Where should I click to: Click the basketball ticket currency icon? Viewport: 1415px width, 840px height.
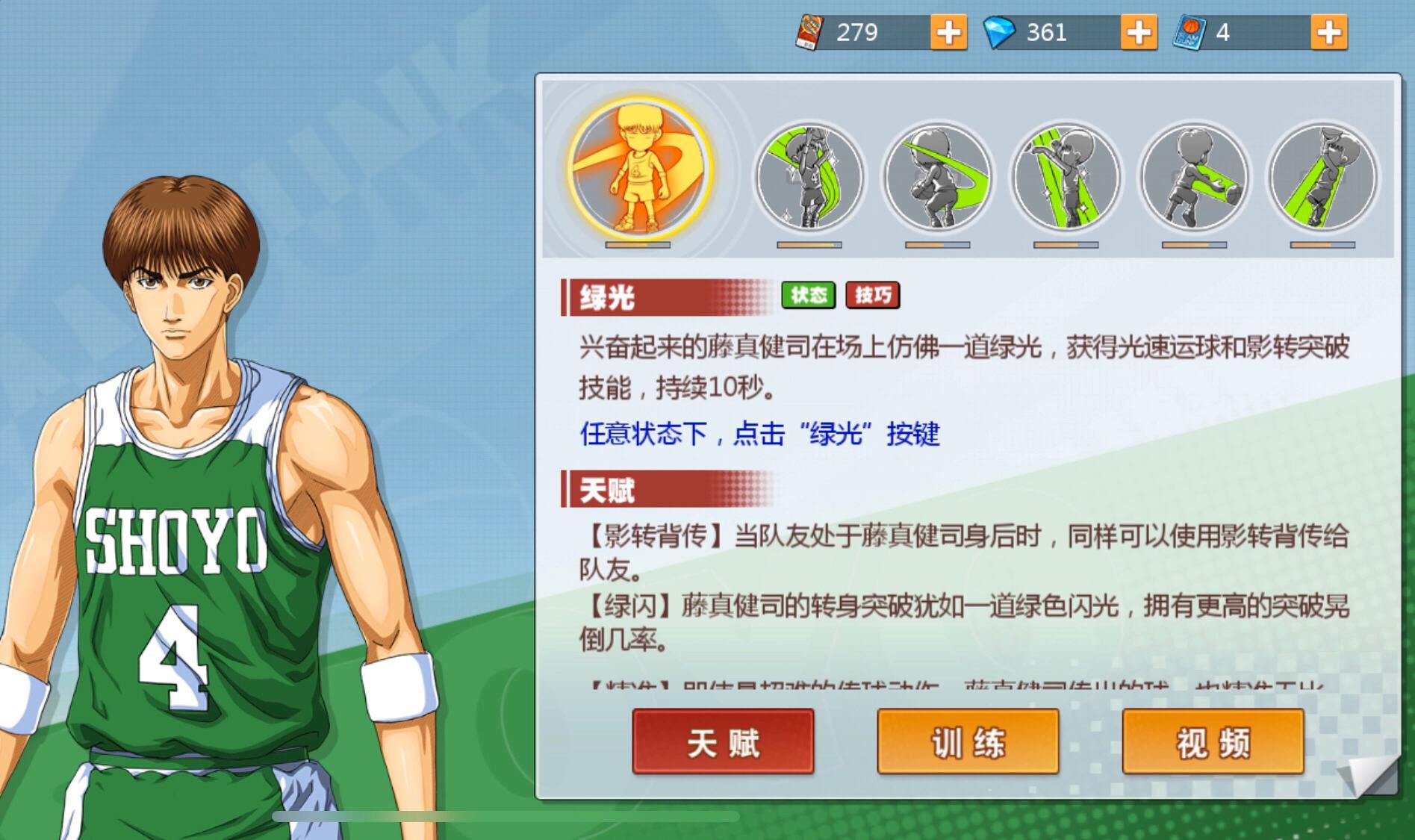pyautogui.click(x=1189, y=32)
